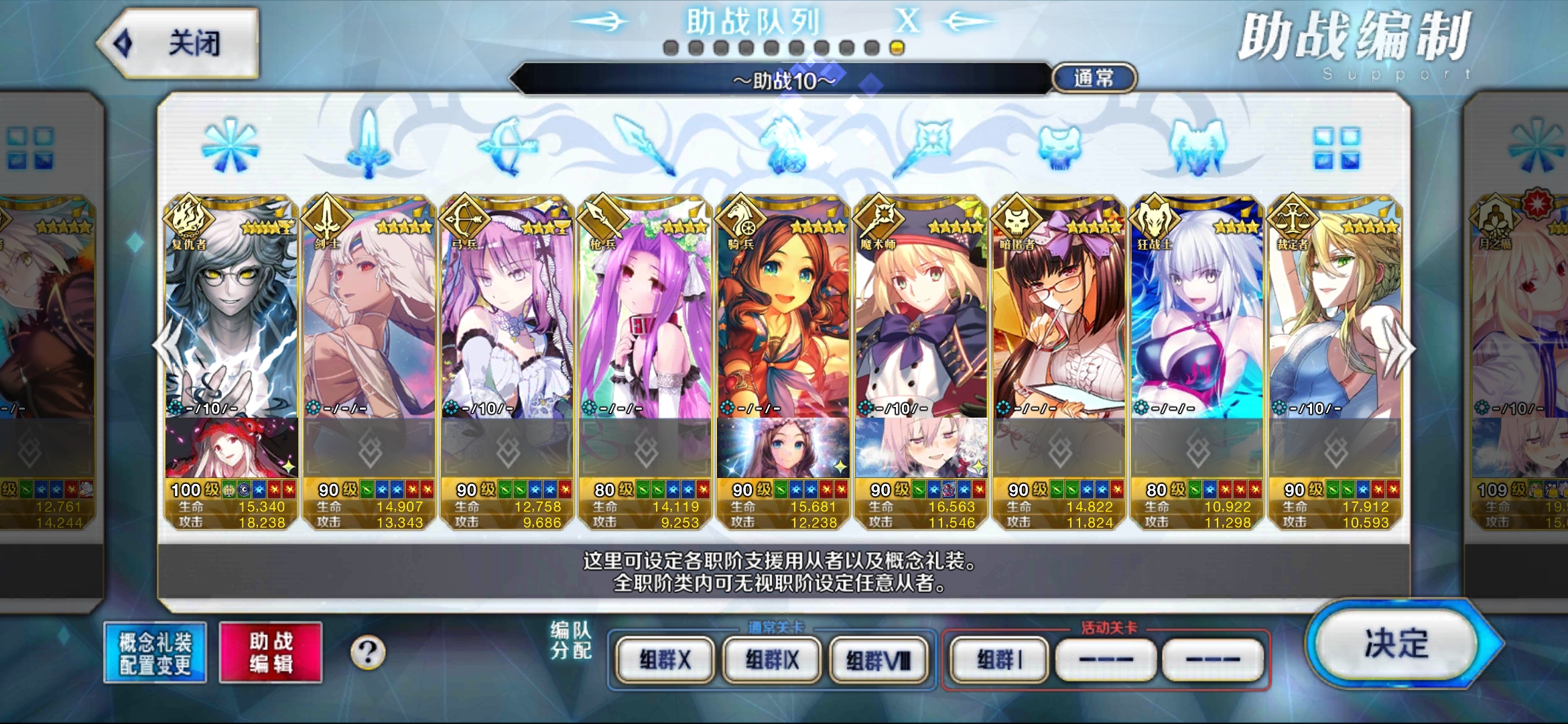The image size is (1568, 724).
Task: Choose event group 组群I
Action: pos(999,660)
